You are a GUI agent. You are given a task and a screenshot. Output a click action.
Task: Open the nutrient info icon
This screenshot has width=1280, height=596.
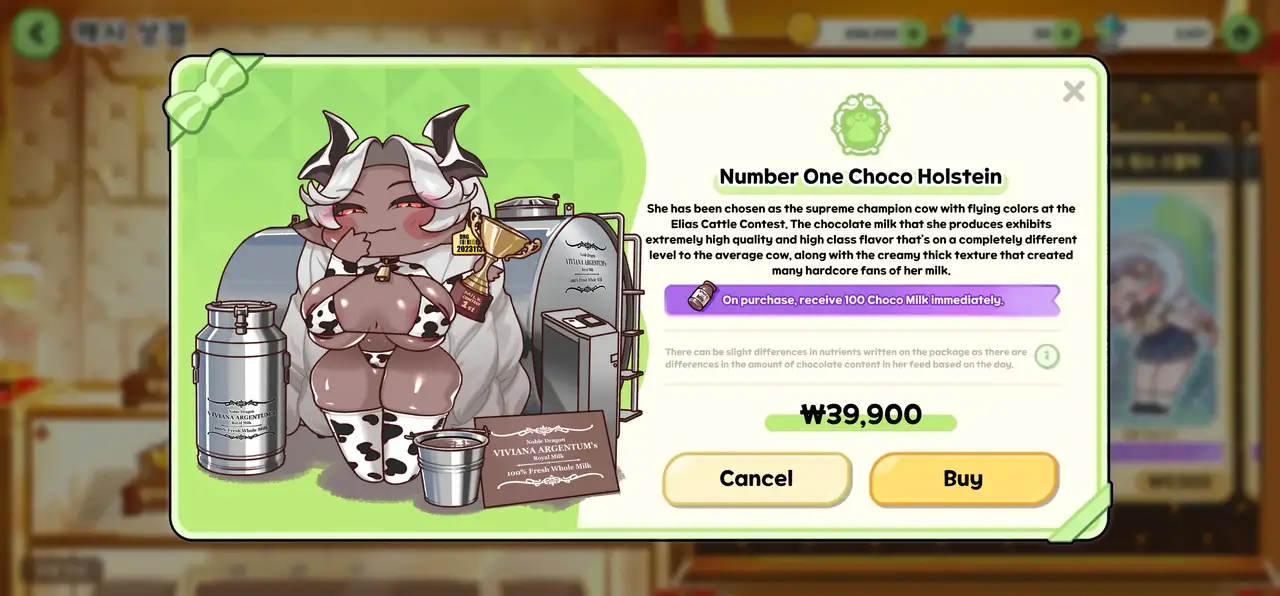coord(1046,356)
